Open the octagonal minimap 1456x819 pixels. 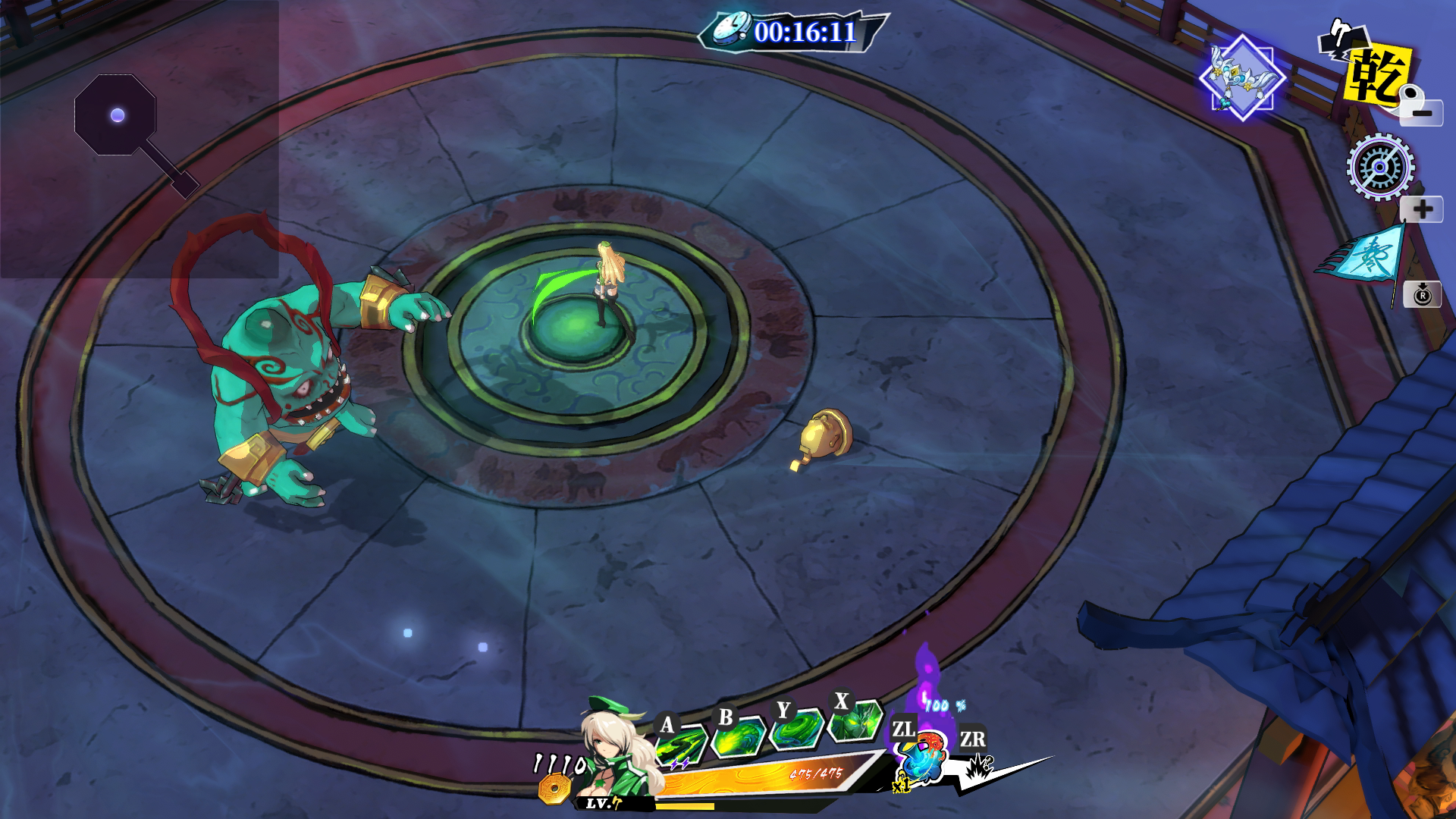click(115, 115)
